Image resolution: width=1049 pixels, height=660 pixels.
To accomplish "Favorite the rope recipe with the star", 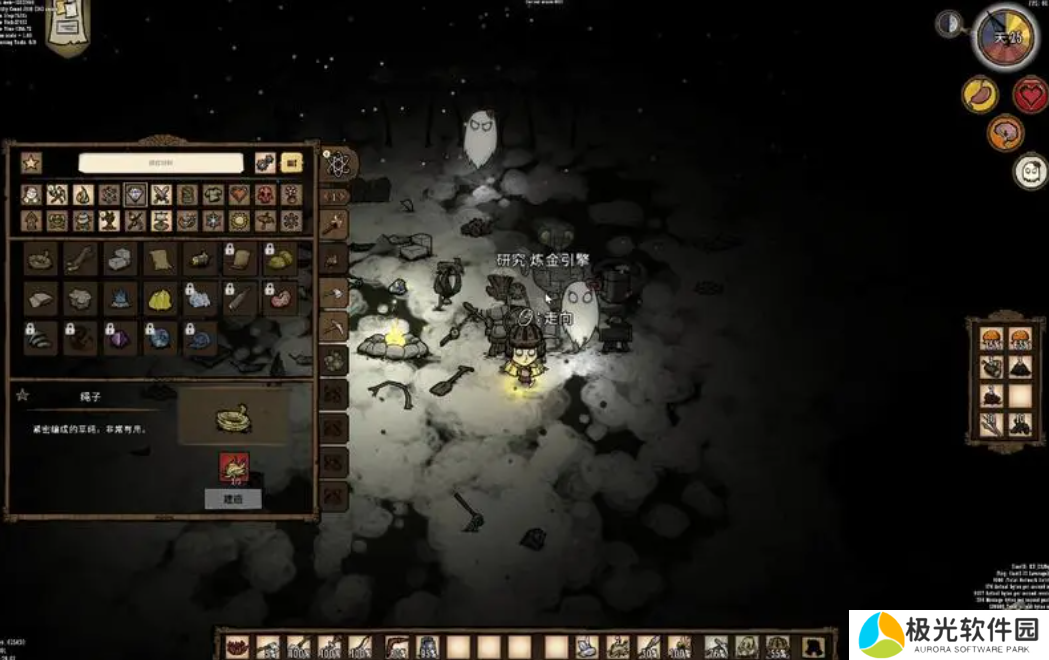I will tap(22, 396).
